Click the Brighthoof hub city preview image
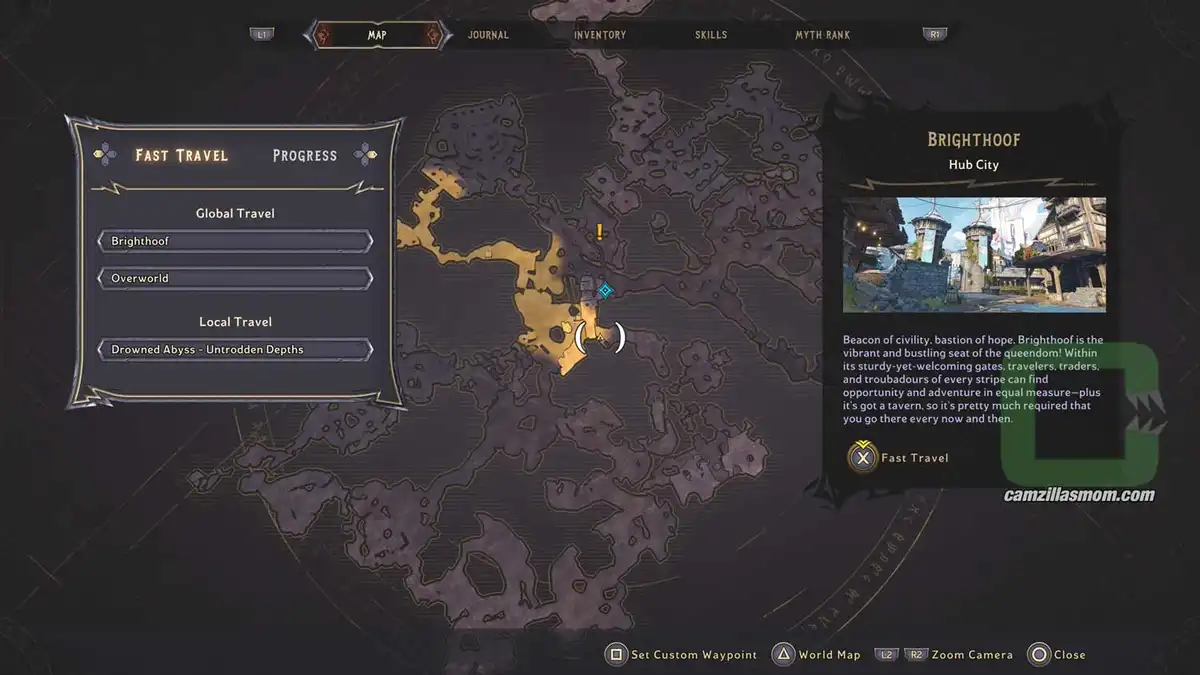 974,255
